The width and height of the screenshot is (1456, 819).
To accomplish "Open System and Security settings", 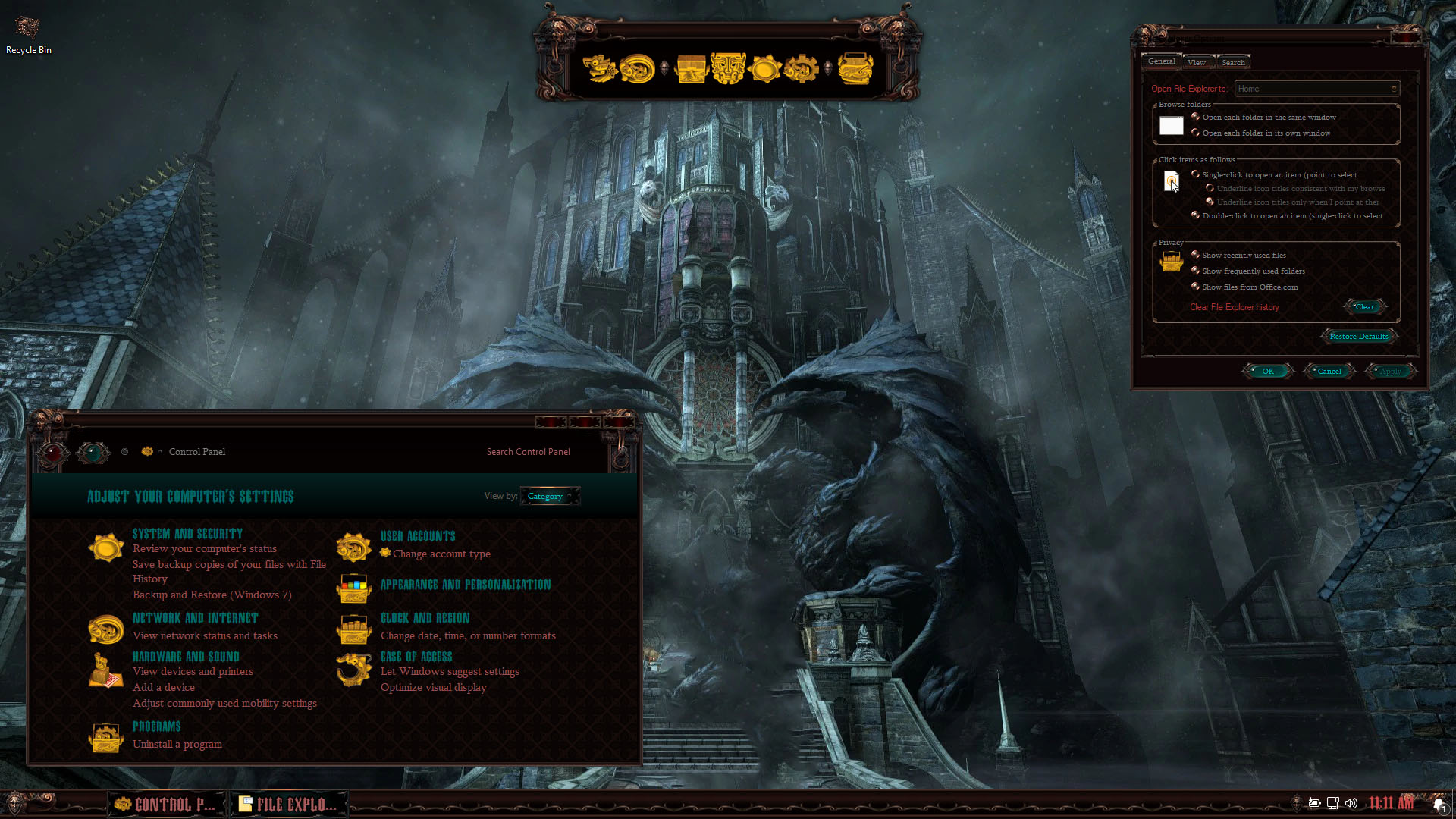I will [187, 534].
